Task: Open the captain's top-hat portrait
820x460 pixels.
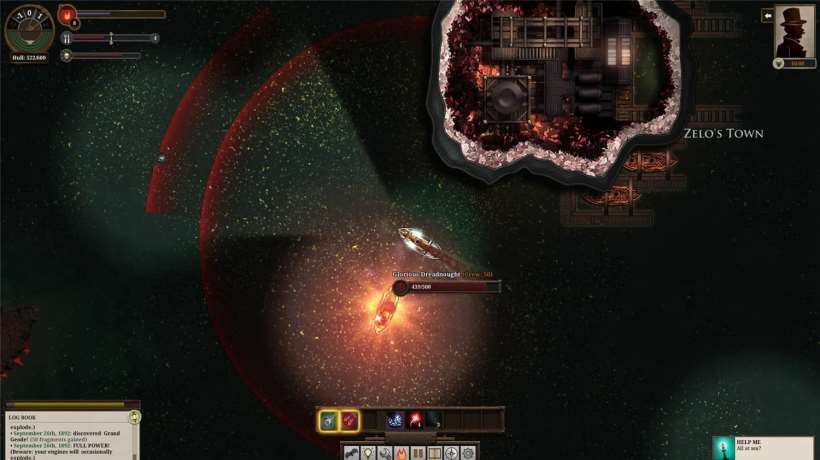Action: click(x=795, y=31)
